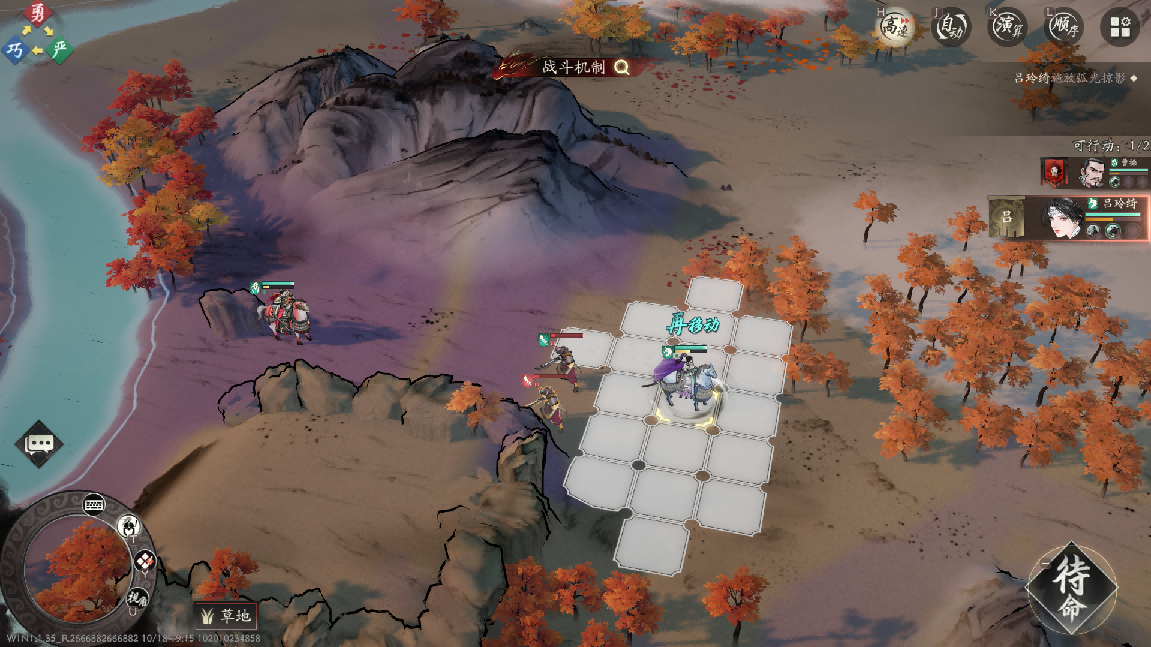Open the 演算 simulation button
This screenshot has height=647, width=1151.
1008,27
